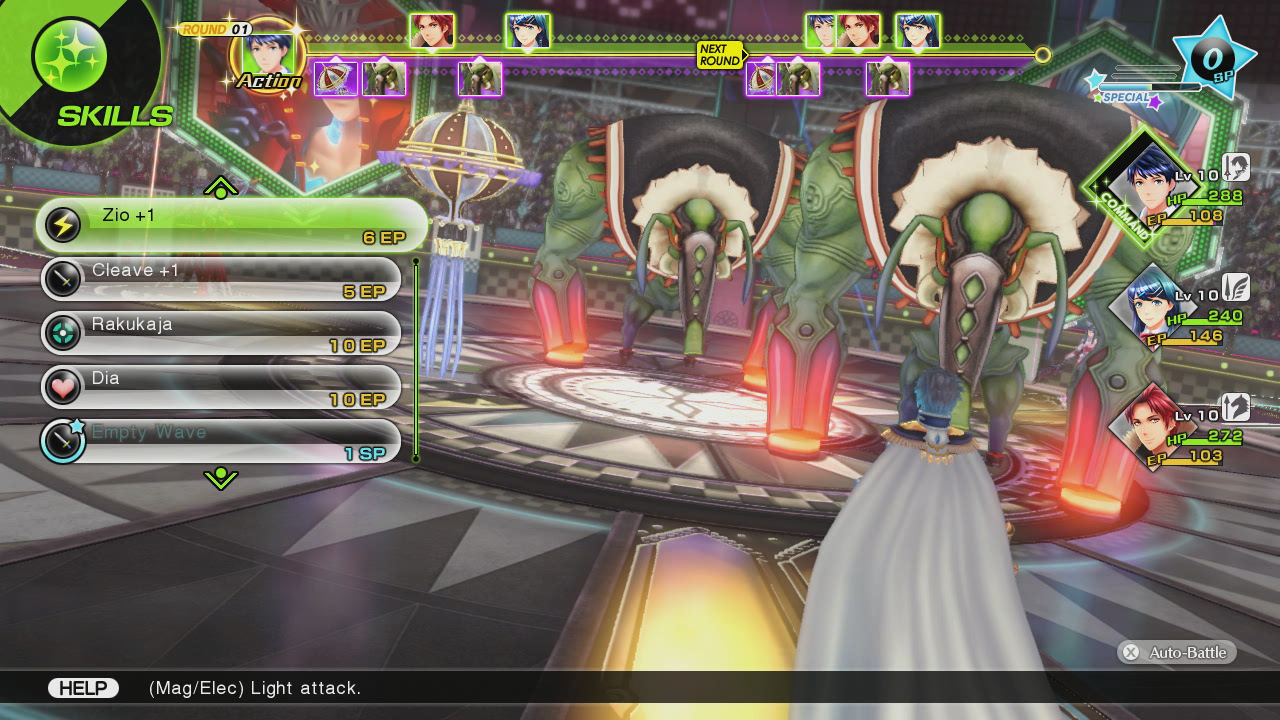This screenshot has width=1280, height=720.
Task: Choose the Cleave +1 skill
Action: [221, 279]
